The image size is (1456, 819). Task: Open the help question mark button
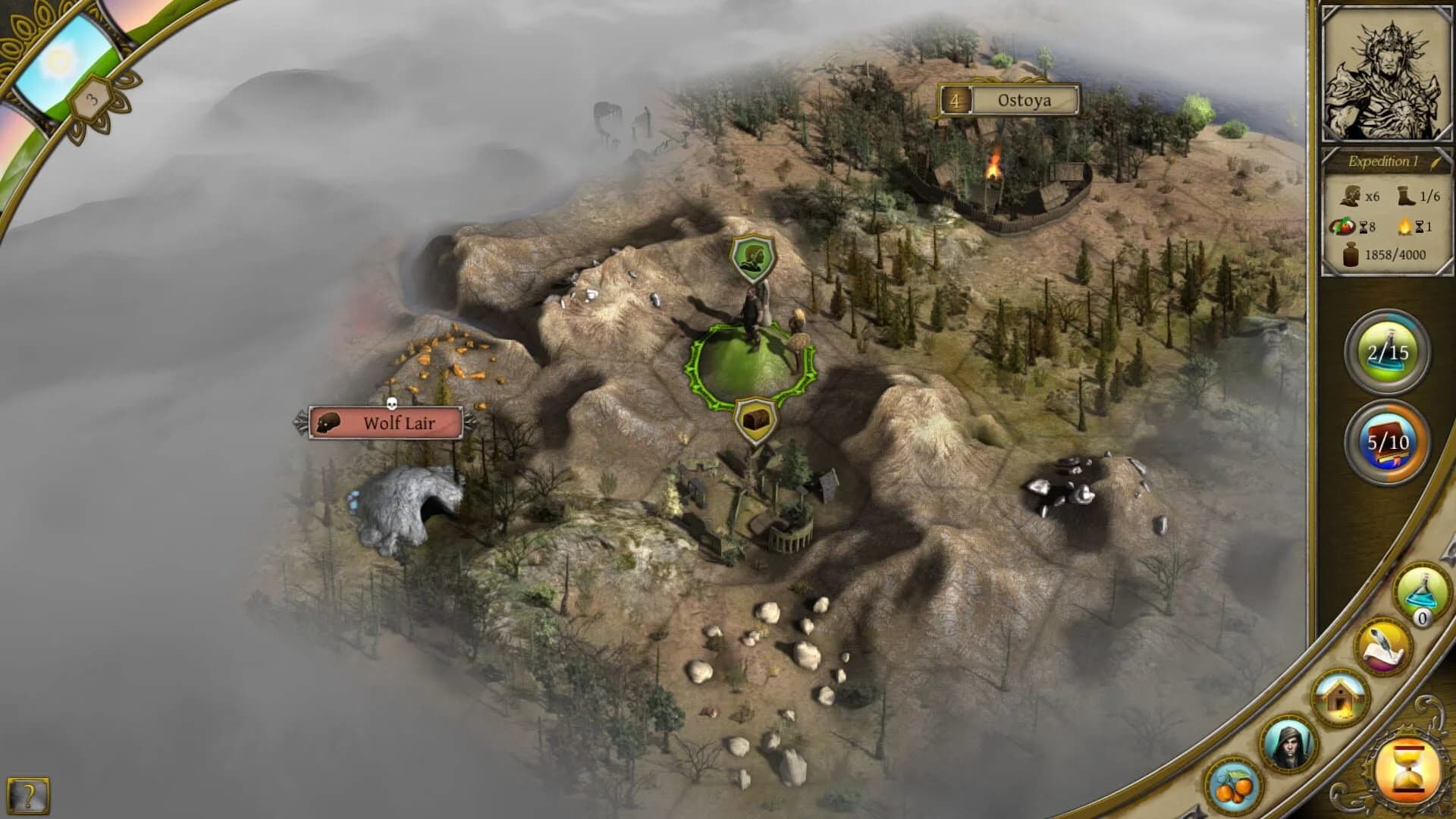coord(28,795)
